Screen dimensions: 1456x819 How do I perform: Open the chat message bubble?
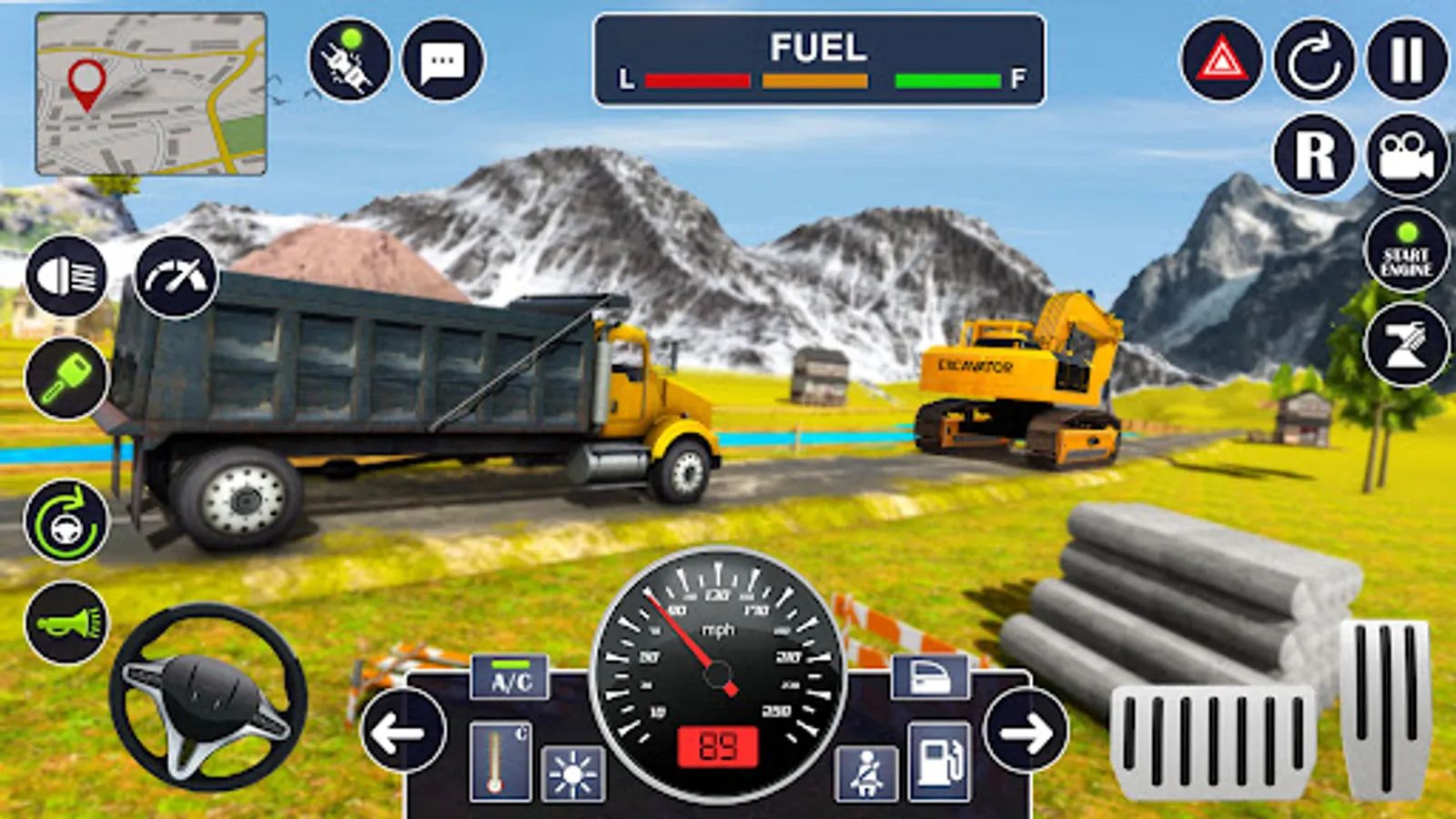click(443, 60)
